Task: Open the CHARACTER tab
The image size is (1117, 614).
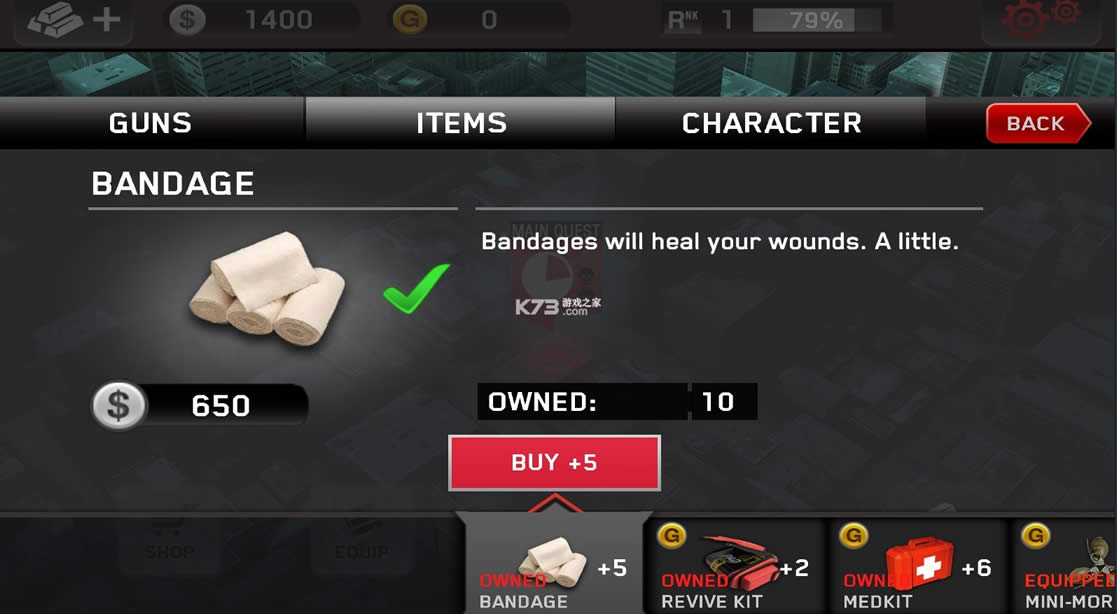Action: [771, 123]
